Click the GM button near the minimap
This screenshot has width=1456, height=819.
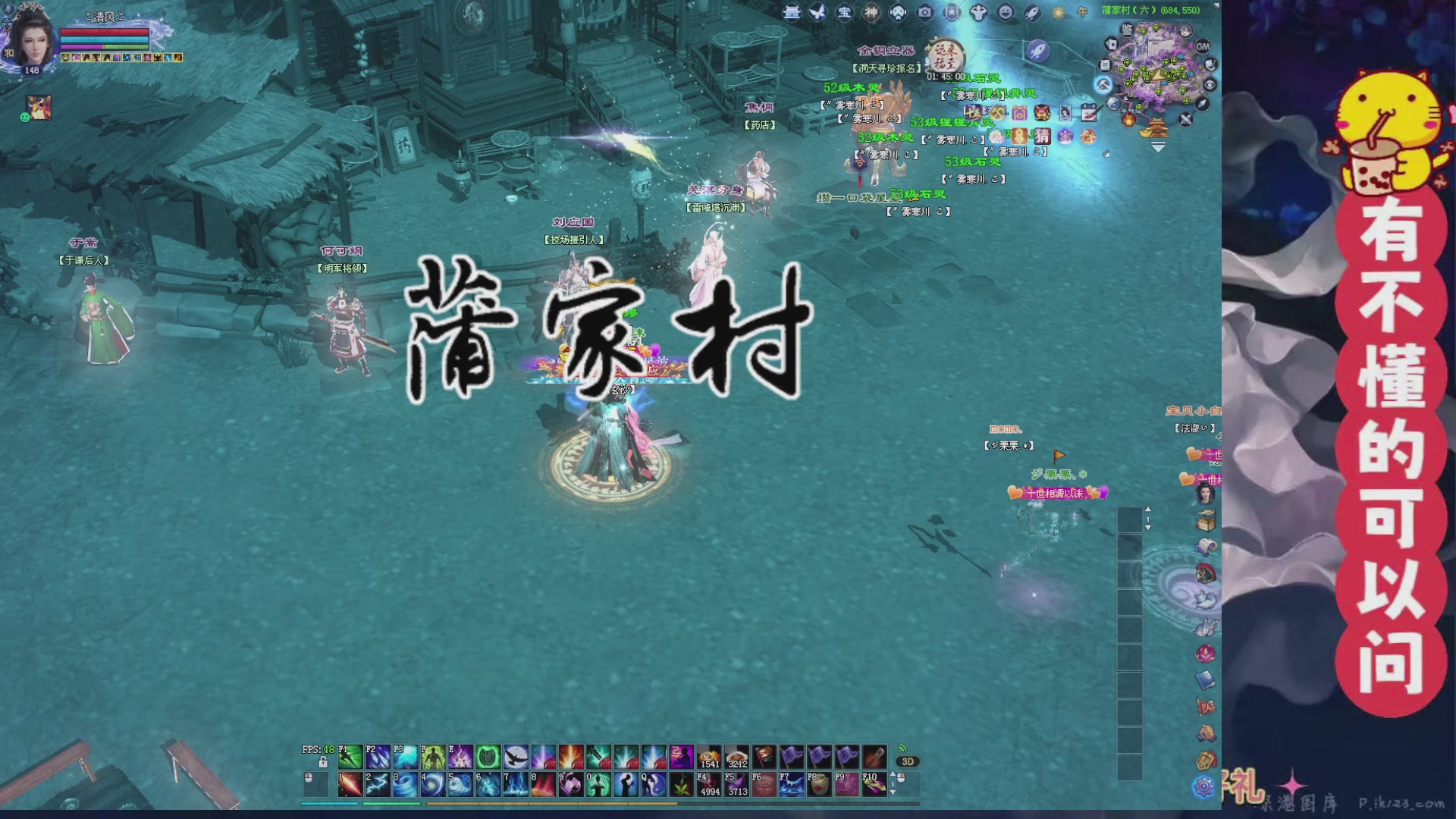click(x=1203, y=47)
